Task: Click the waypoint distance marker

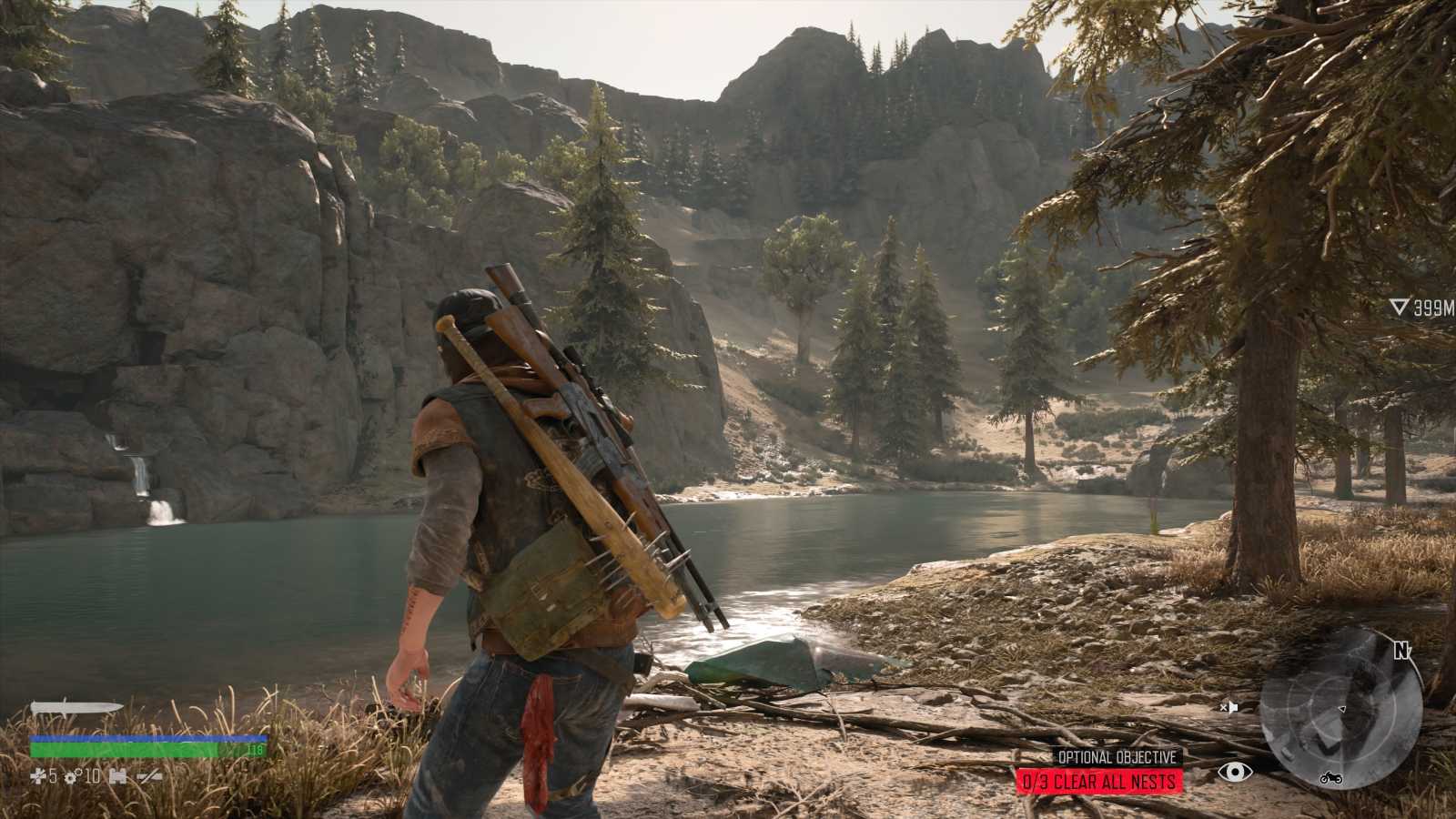Action: [1422, 308]
